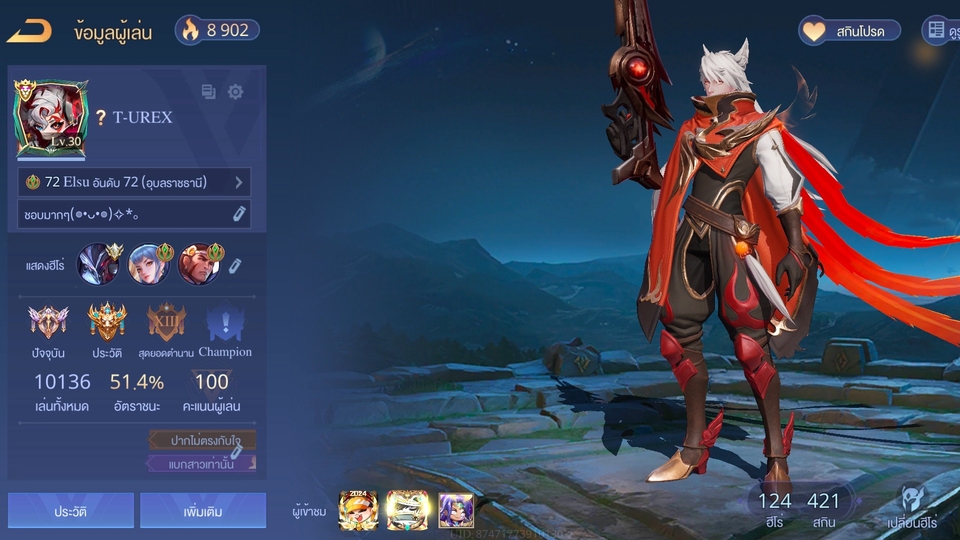Open the list icon at top right
The height and width of the screenshot is (540, 960).
937,31
